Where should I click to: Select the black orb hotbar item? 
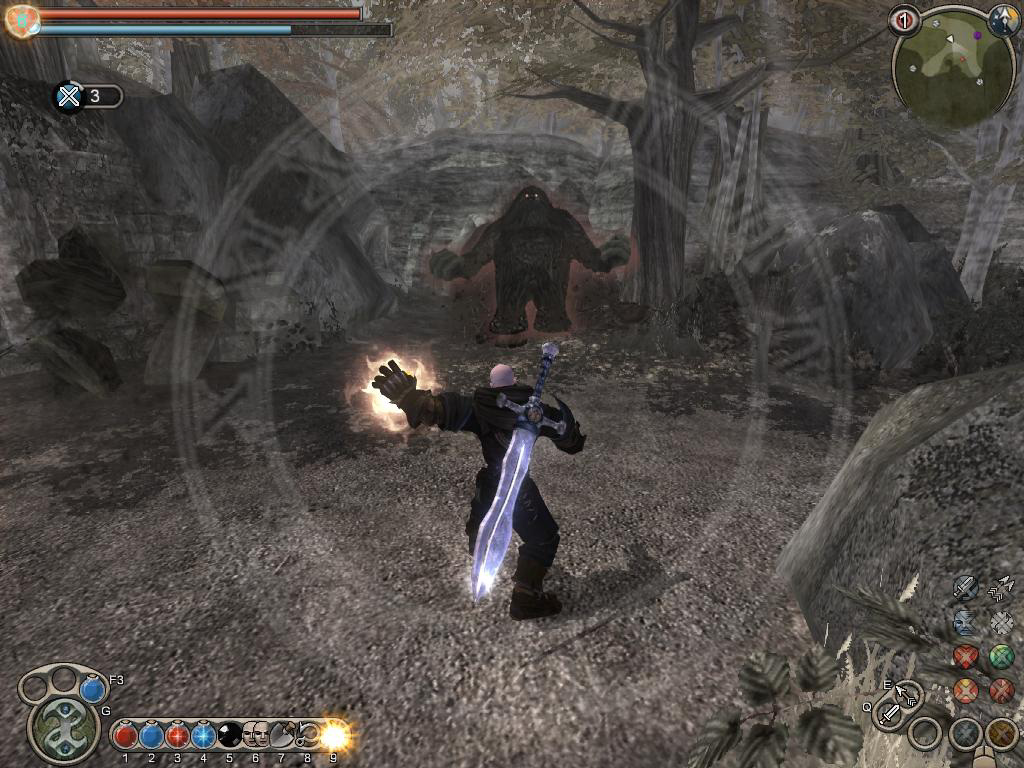[229, 737]
